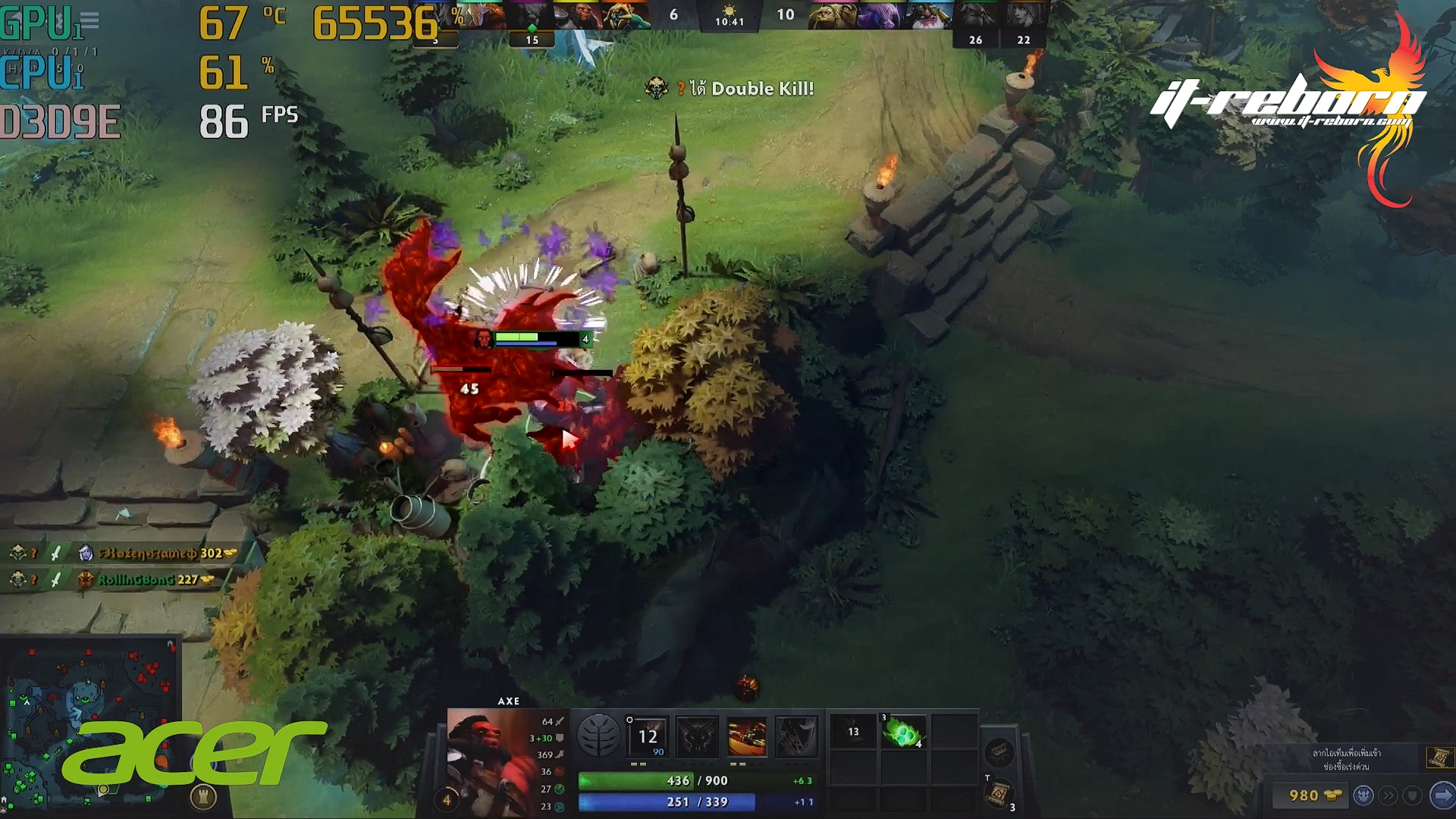Activate the Culling Blade ultimate ability
1456x819 pixels.
796,736
